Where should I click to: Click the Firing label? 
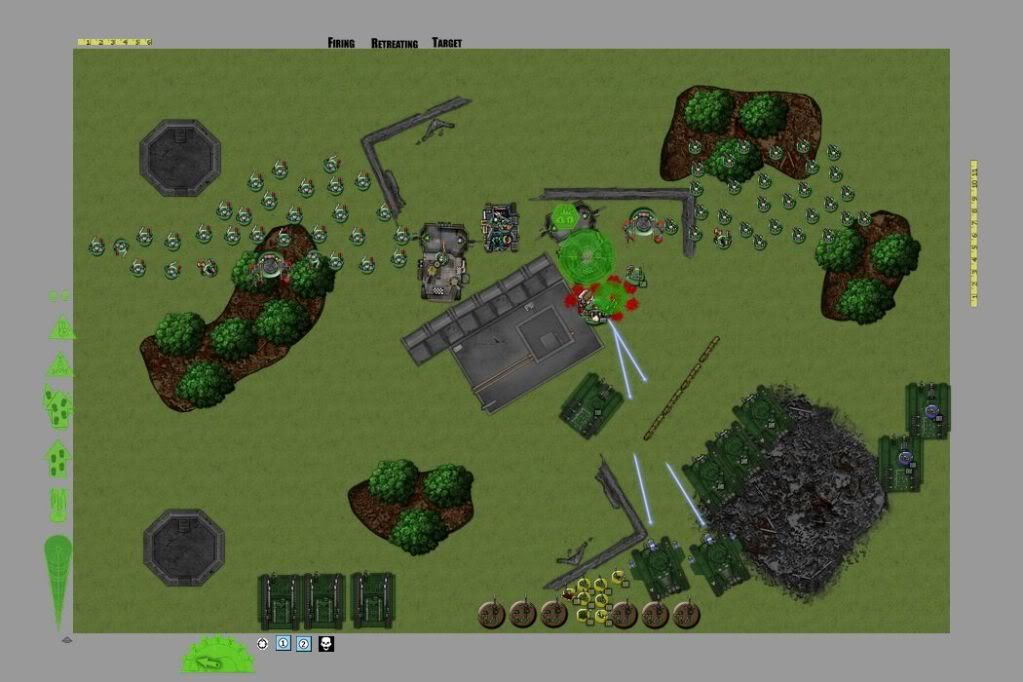pos(341,43)
